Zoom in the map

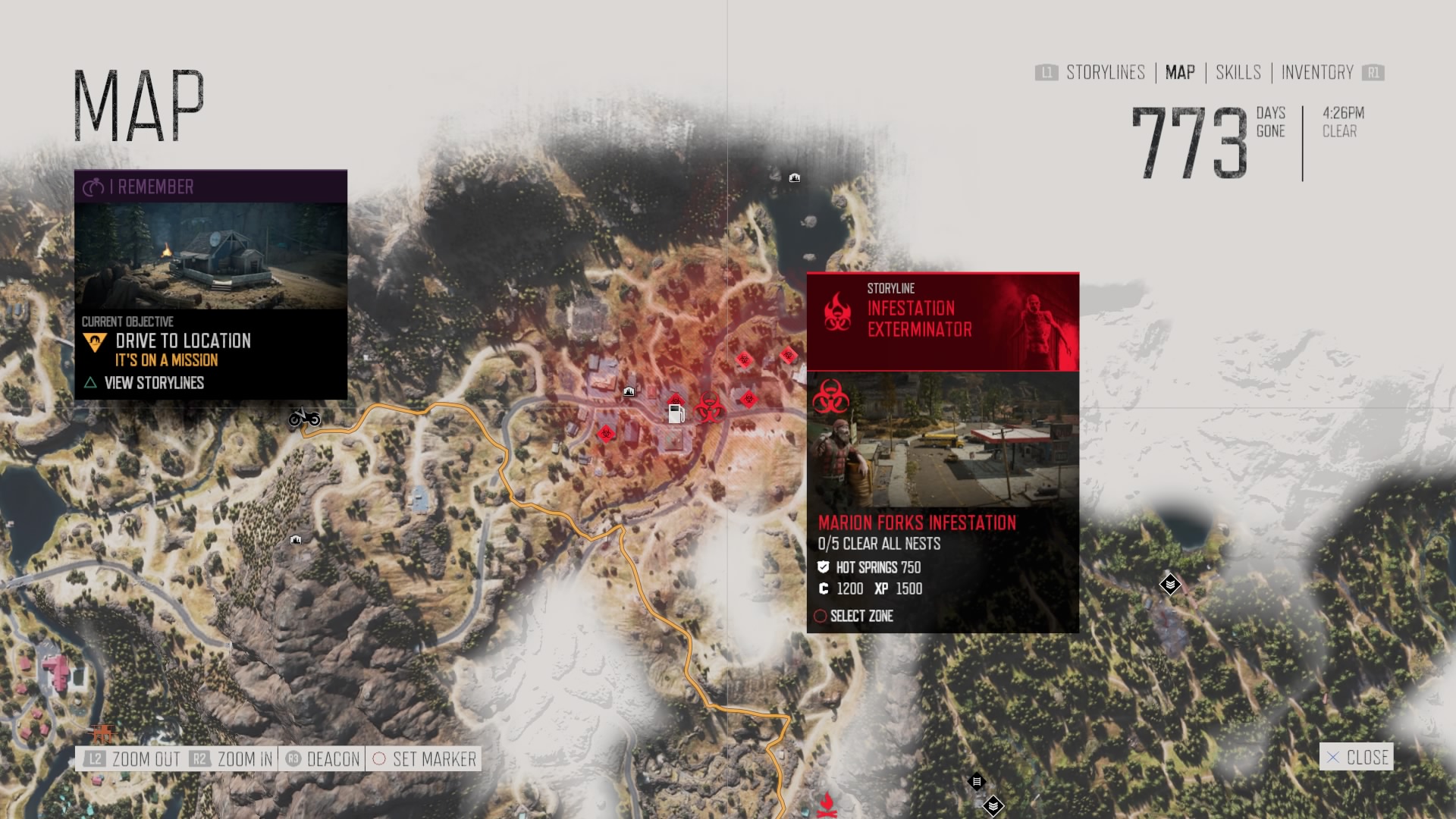[231, 759]
